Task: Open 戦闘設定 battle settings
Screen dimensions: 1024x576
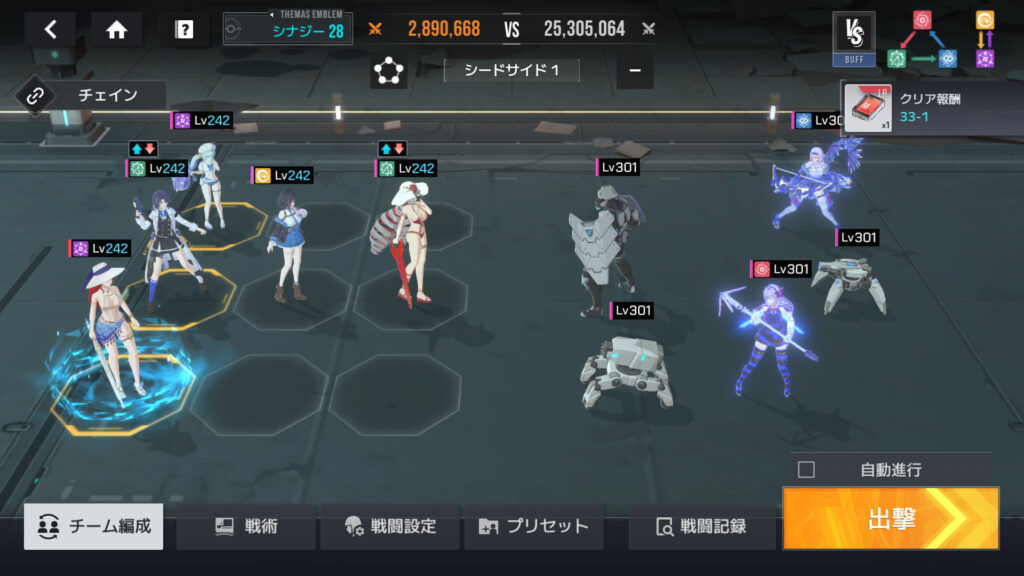Action: pyautogui.click(x=390, y=526)
